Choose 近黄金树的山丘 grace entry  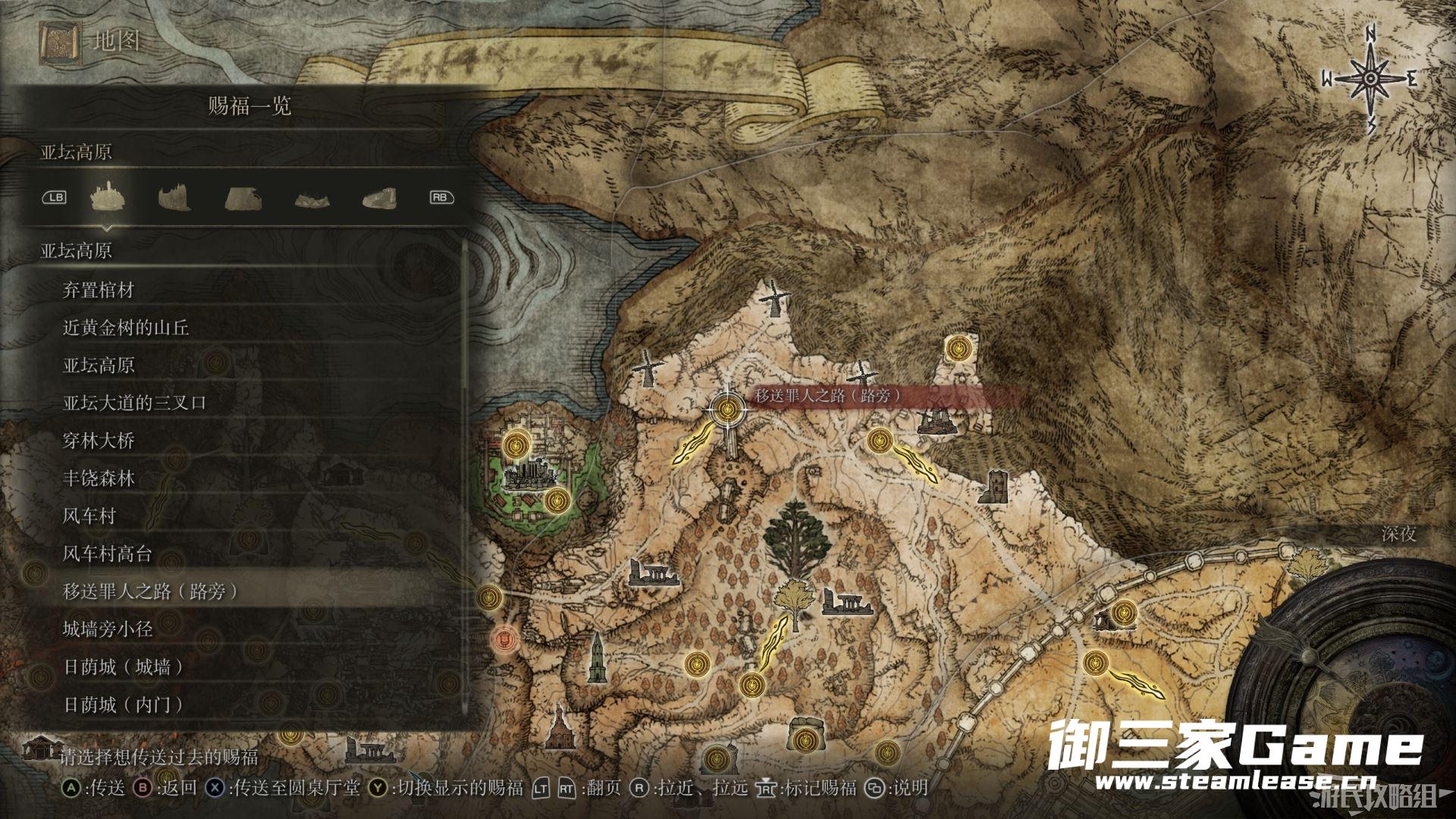[126, 328]
